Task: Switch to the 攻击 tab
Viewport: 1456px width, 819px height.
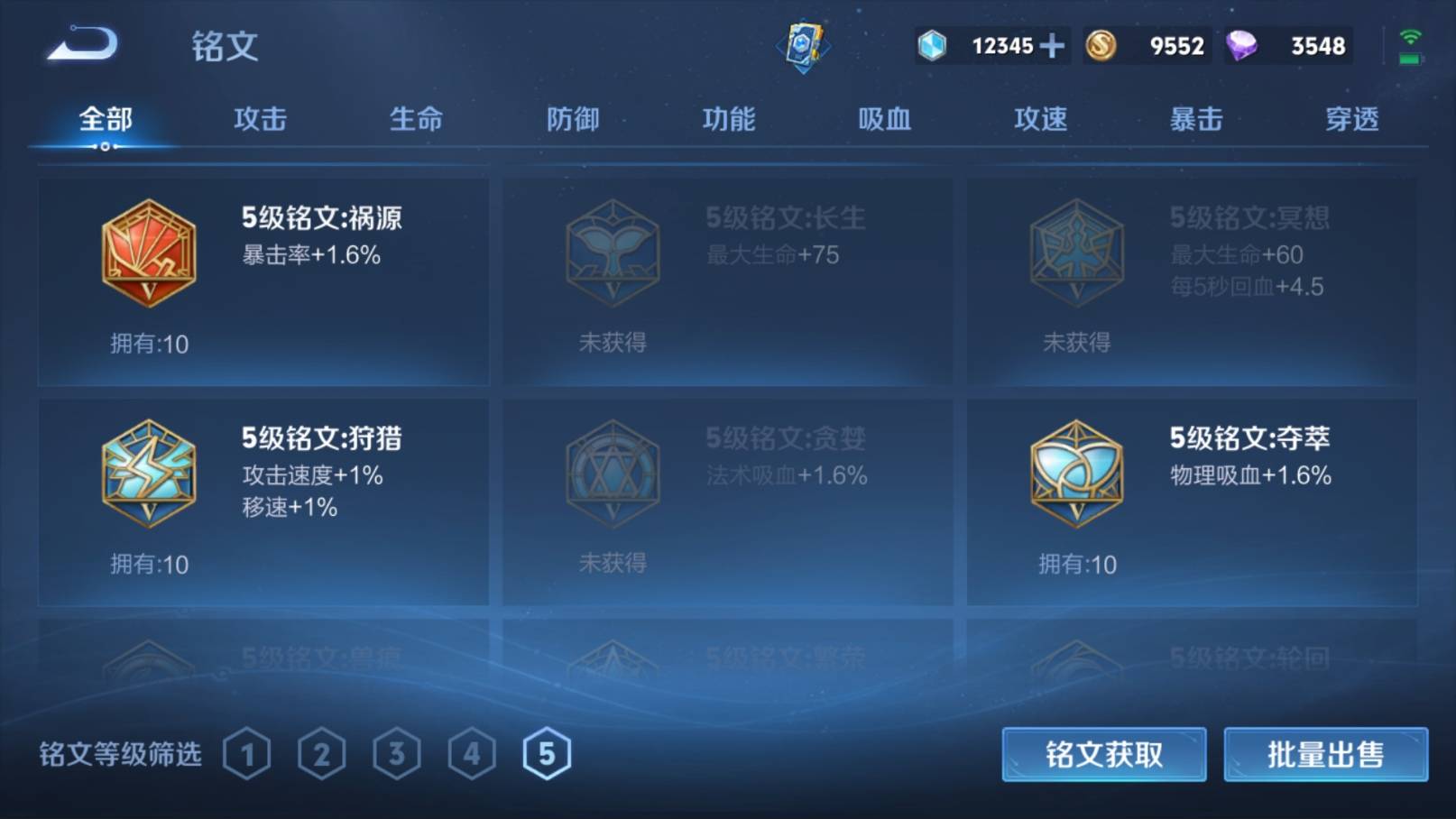Action: click(260, 119)
